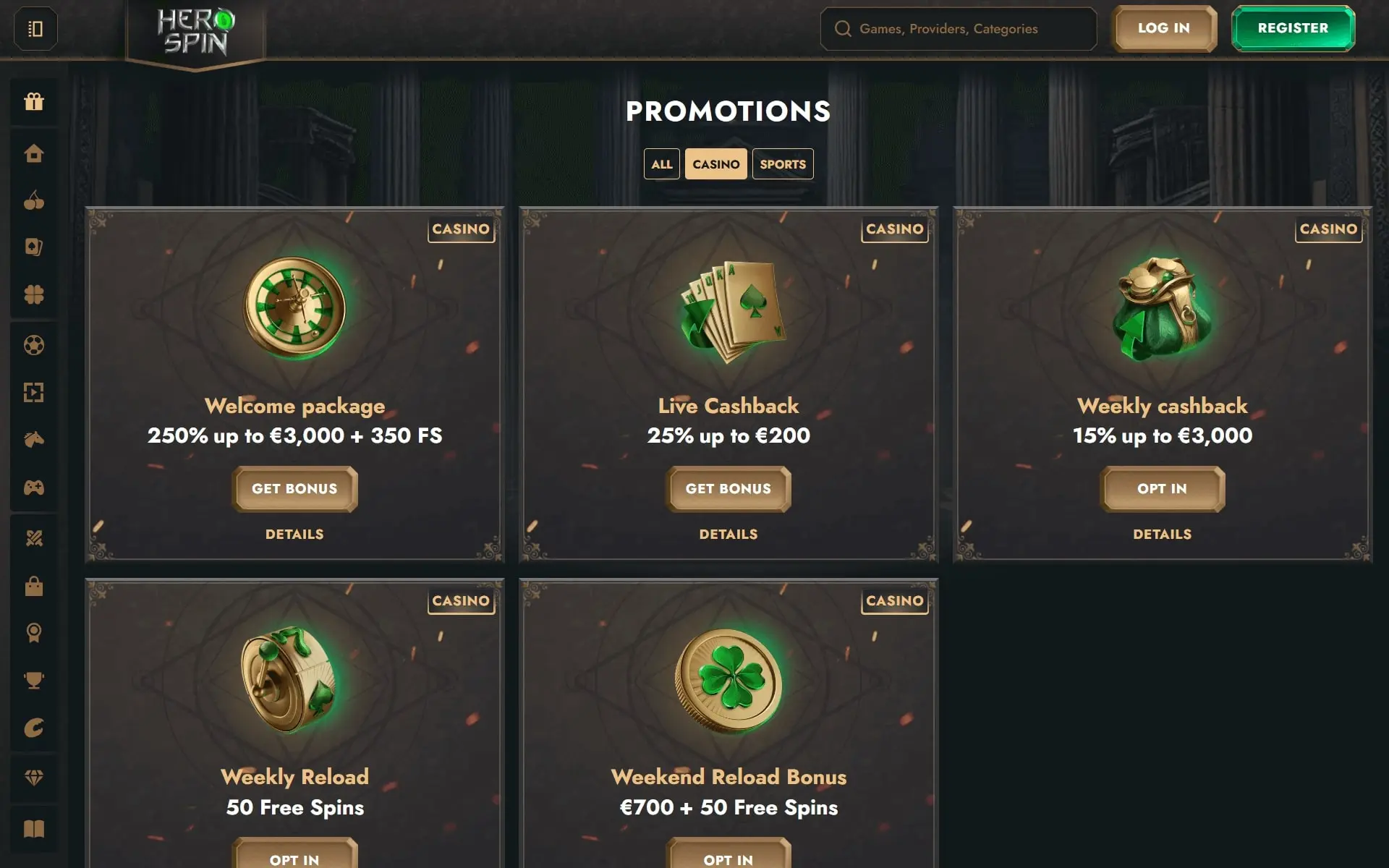The image size is (1389, 868).
Task: Open Live Cashback details
Action: tap(728, 535)
